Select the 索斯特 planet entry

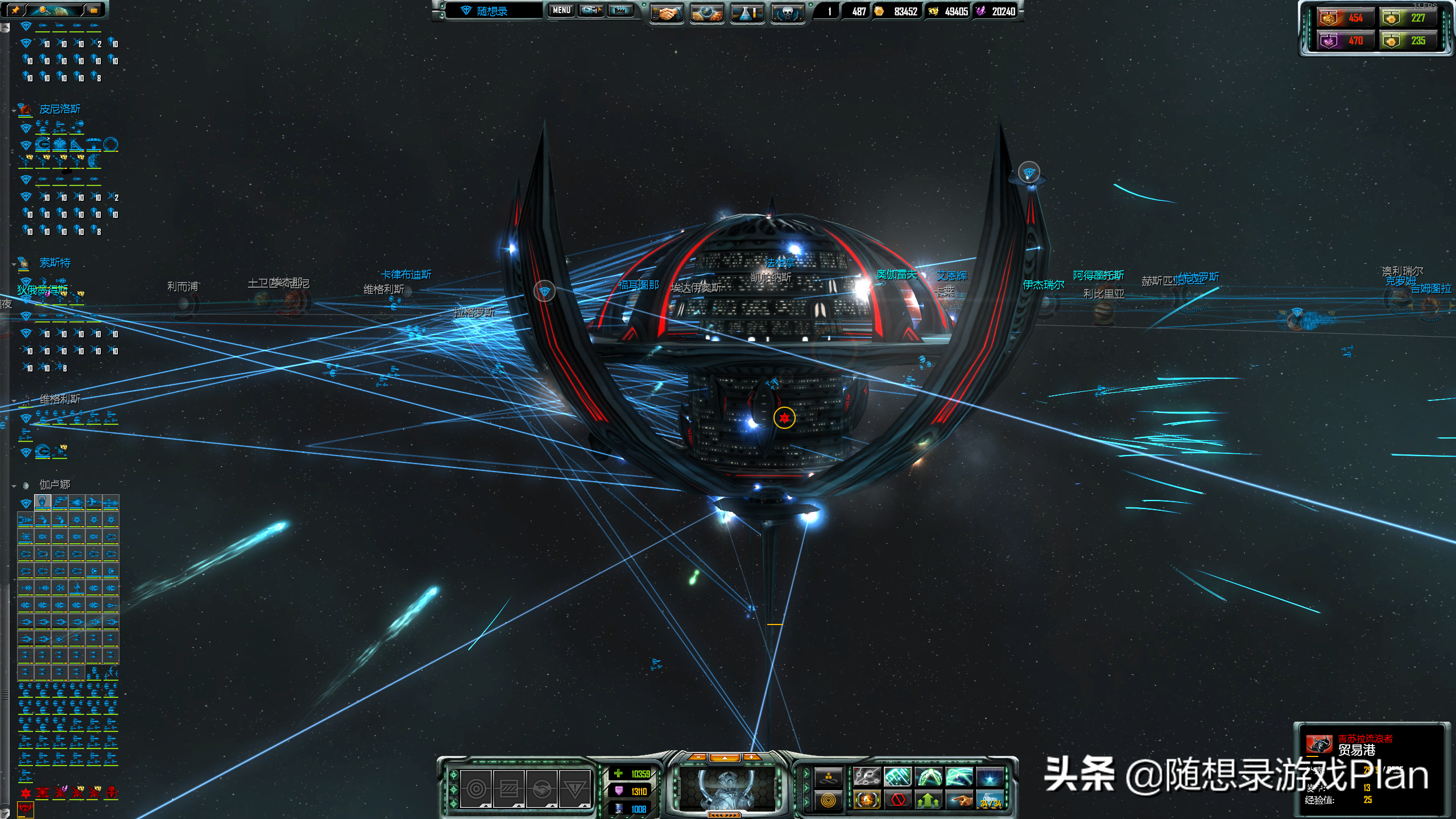click(x=55, y=263)
